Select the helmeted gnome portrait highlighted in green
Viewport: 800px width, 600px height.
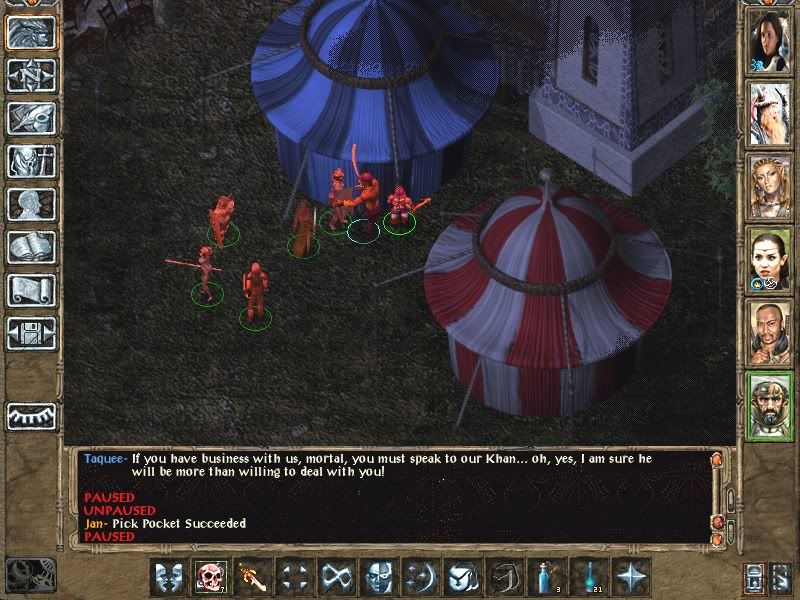pyautogui.click(x=770, y=404)
